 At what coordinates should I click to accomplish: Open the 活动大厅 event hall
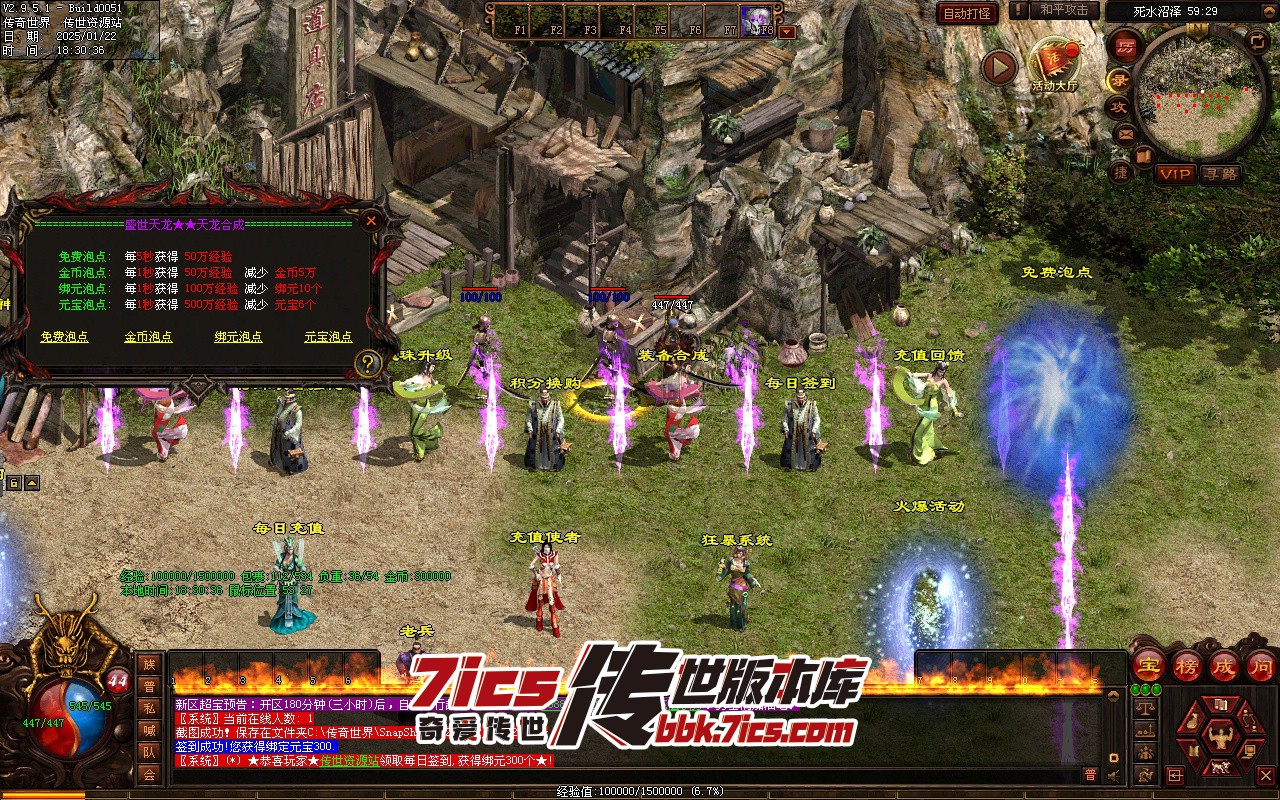[1054, 64]
